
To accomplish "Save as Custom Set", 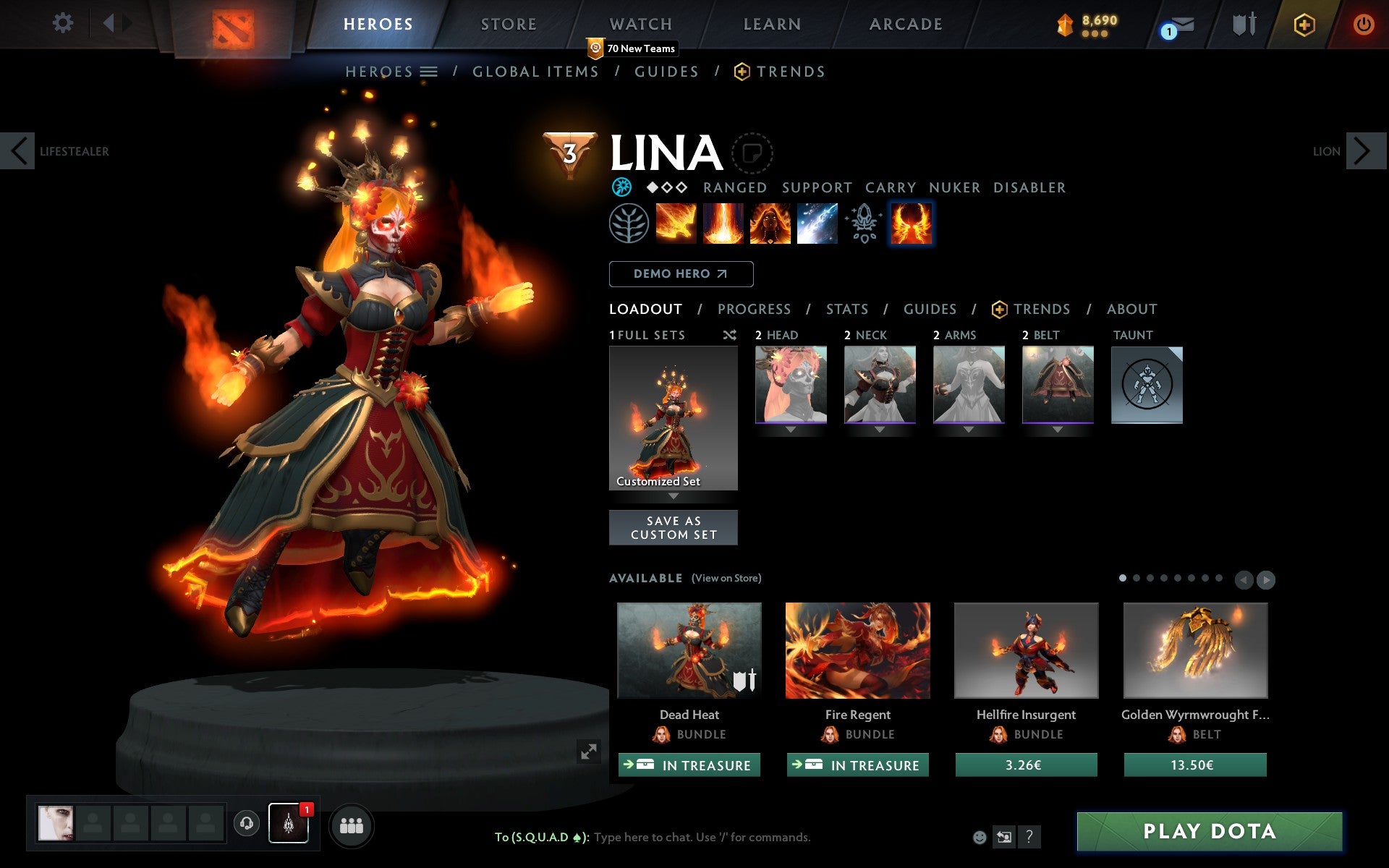I will [673, 527].
